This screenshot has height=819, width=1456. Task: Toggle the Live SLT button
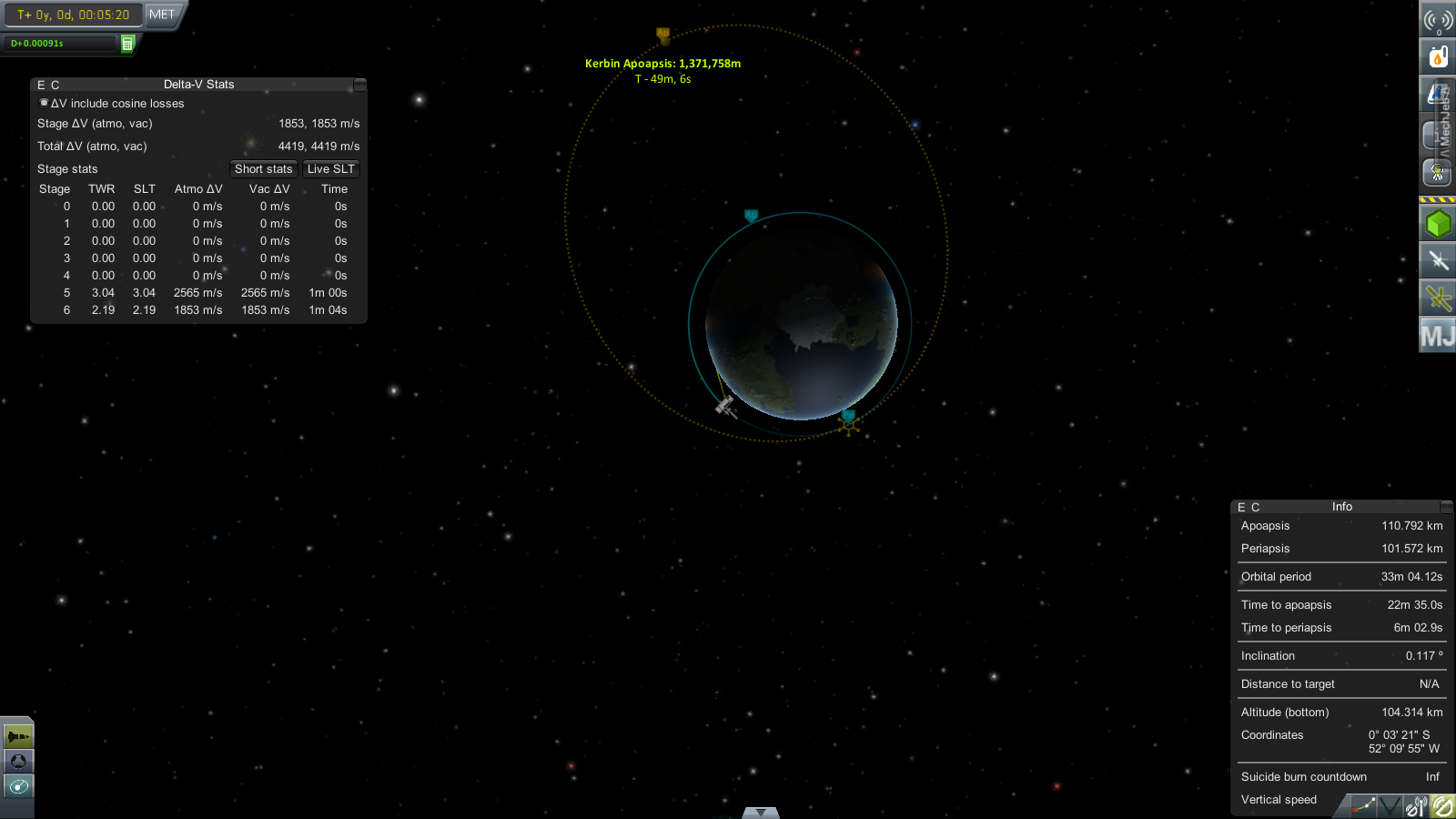click(x=331, y=169)
